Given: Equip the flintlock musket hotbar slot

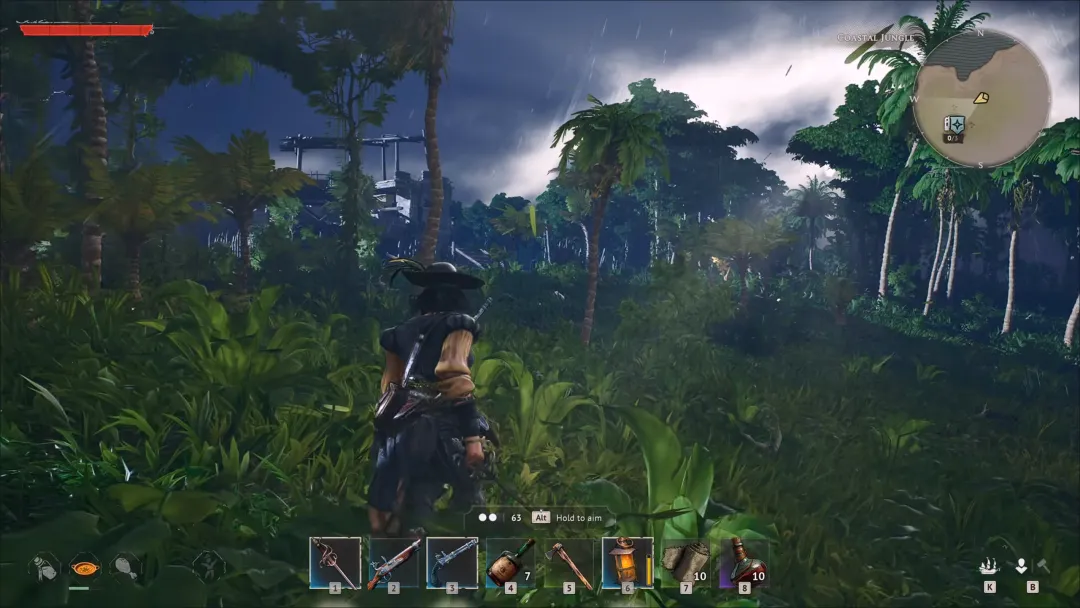Looking at the screenshot, I should [393, 563].
